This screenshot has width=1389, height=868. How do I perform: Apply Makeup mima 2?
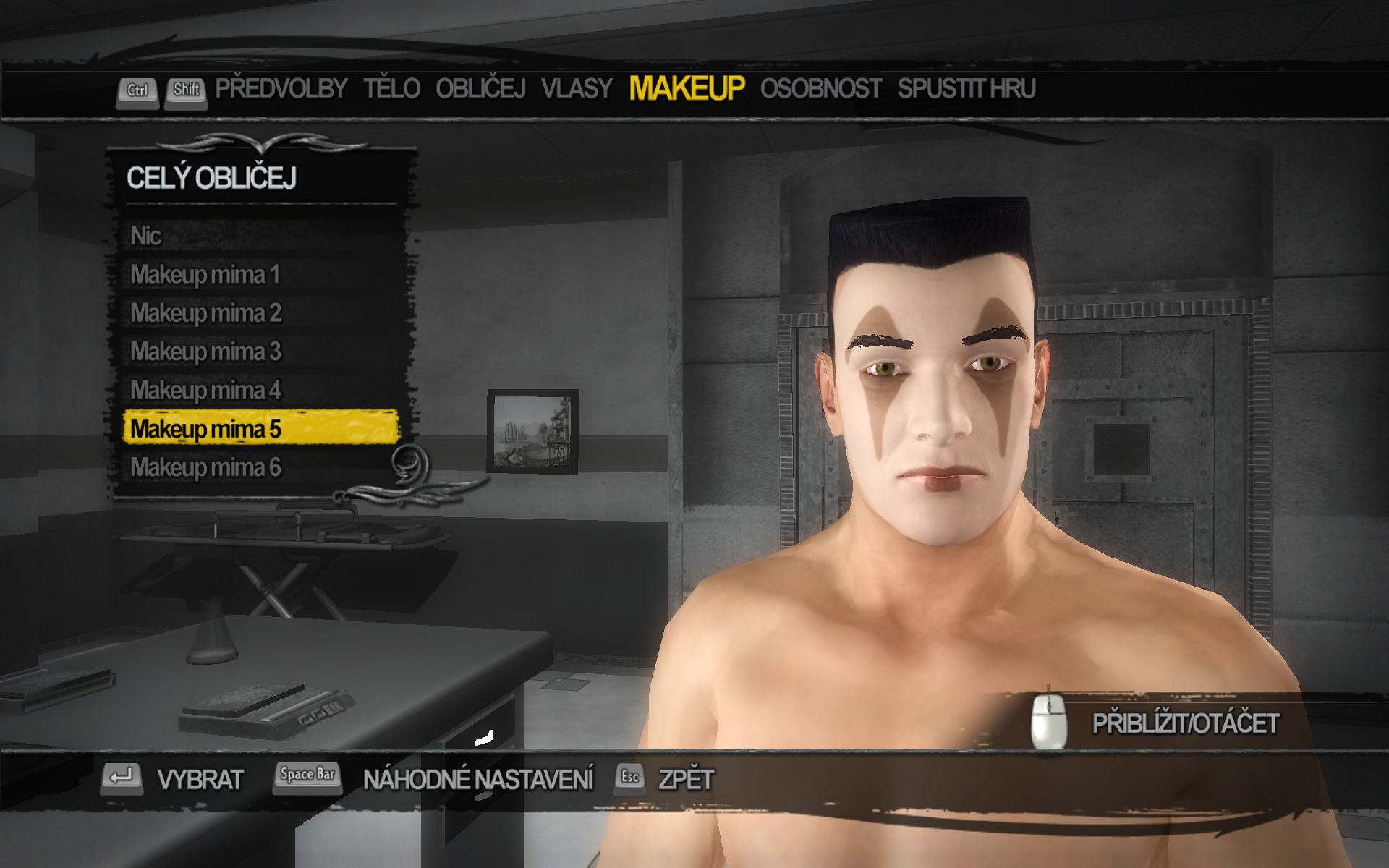click(x=205, y=313)
